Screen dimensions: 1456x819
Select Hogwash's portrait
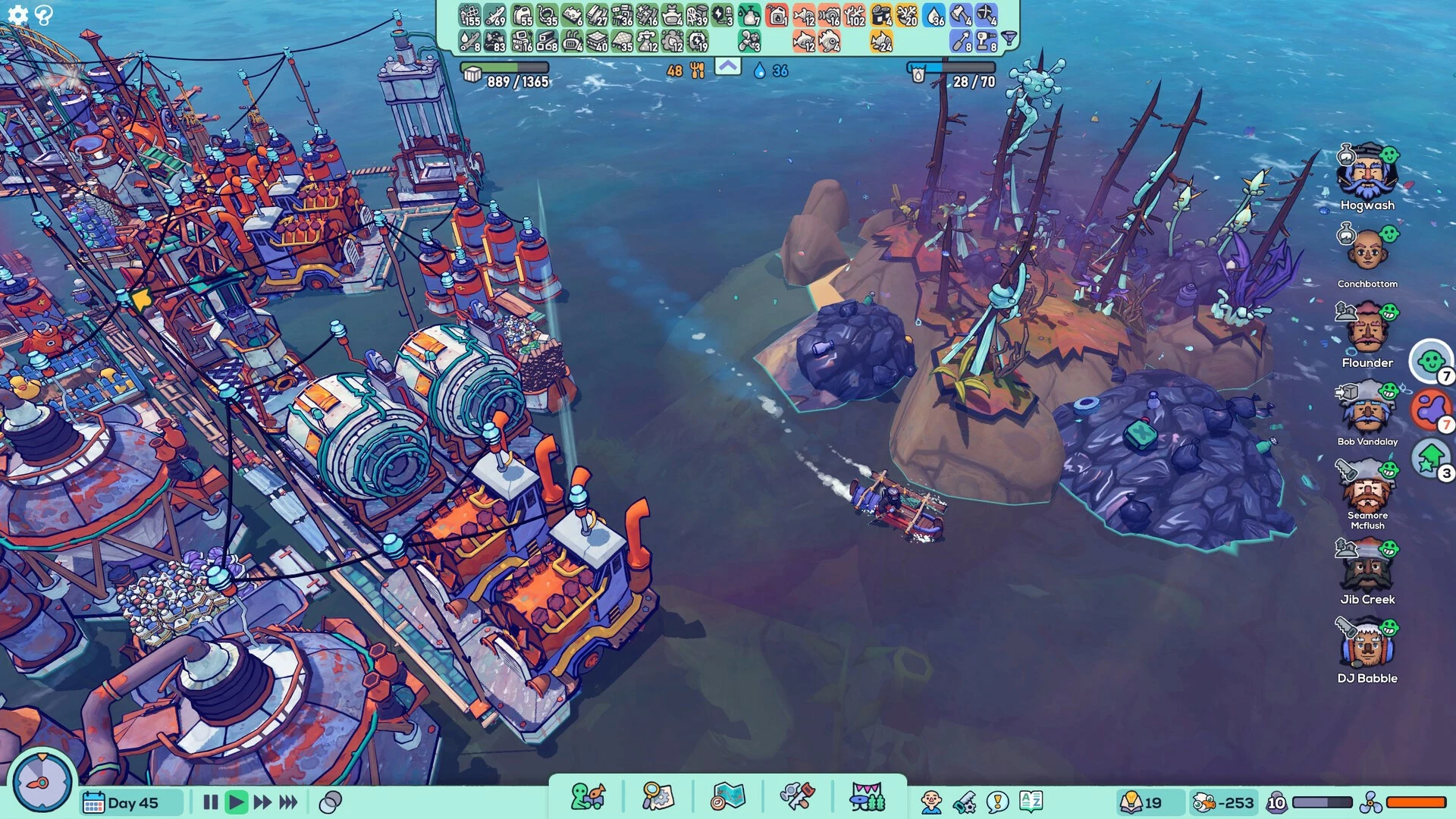(x=1367, y=173)
